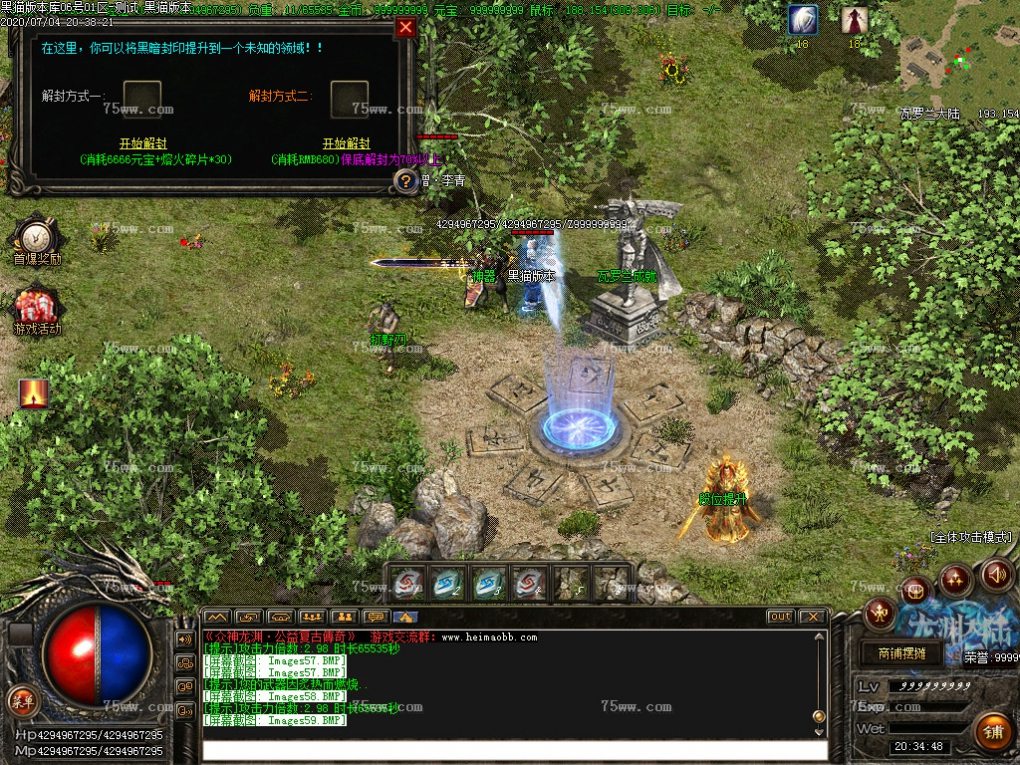The image size is (1020, 765).
Task: Open the round 菜单 menu button
Action: pyautogui.click(x=19, y=697)
